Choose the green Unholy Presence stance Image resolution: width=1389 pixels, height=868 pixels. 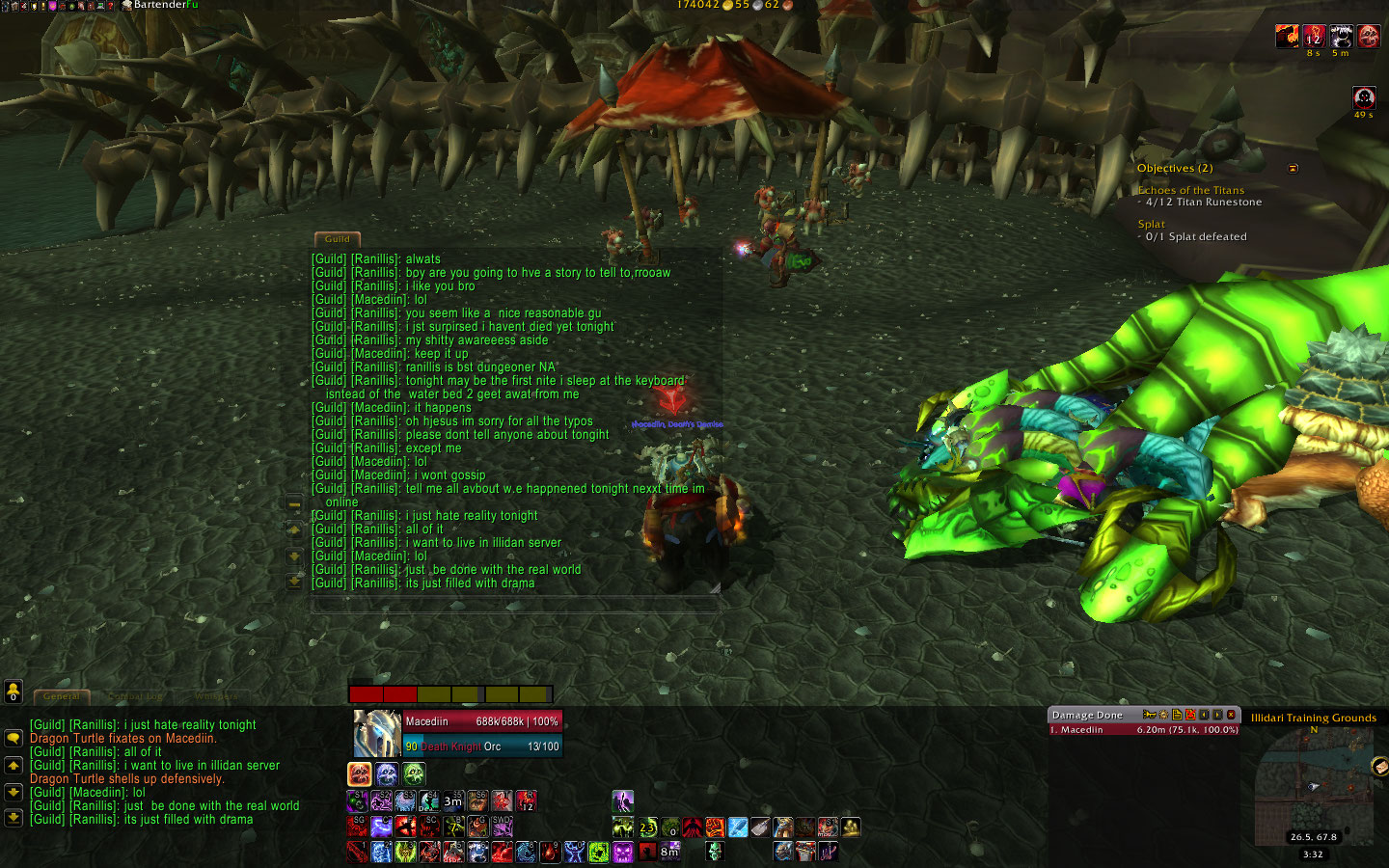point(414,773)
